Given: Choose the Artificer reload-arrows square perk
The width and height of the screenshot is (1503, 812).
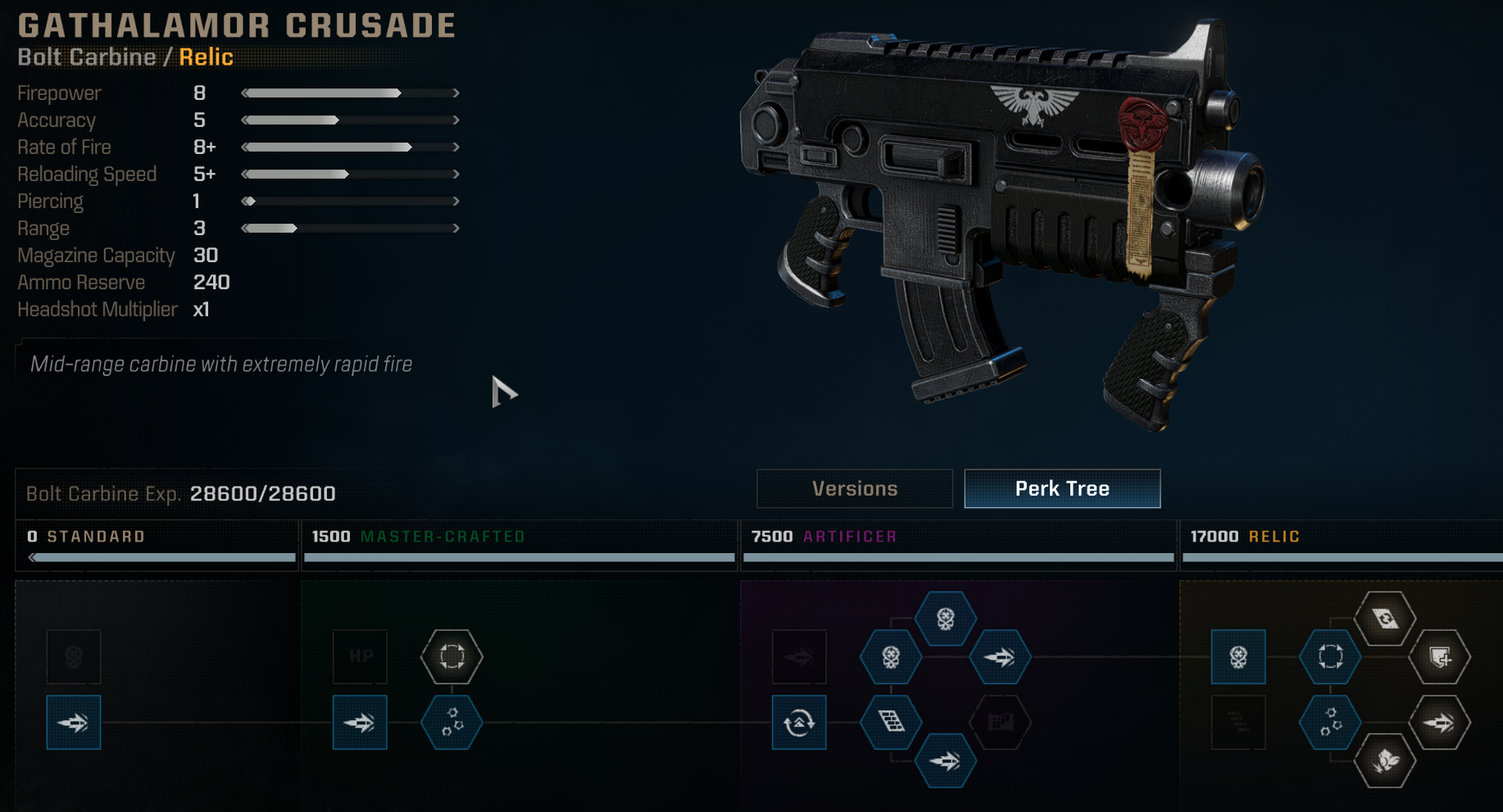Looking at the screenshot, I should coord(799,723).
